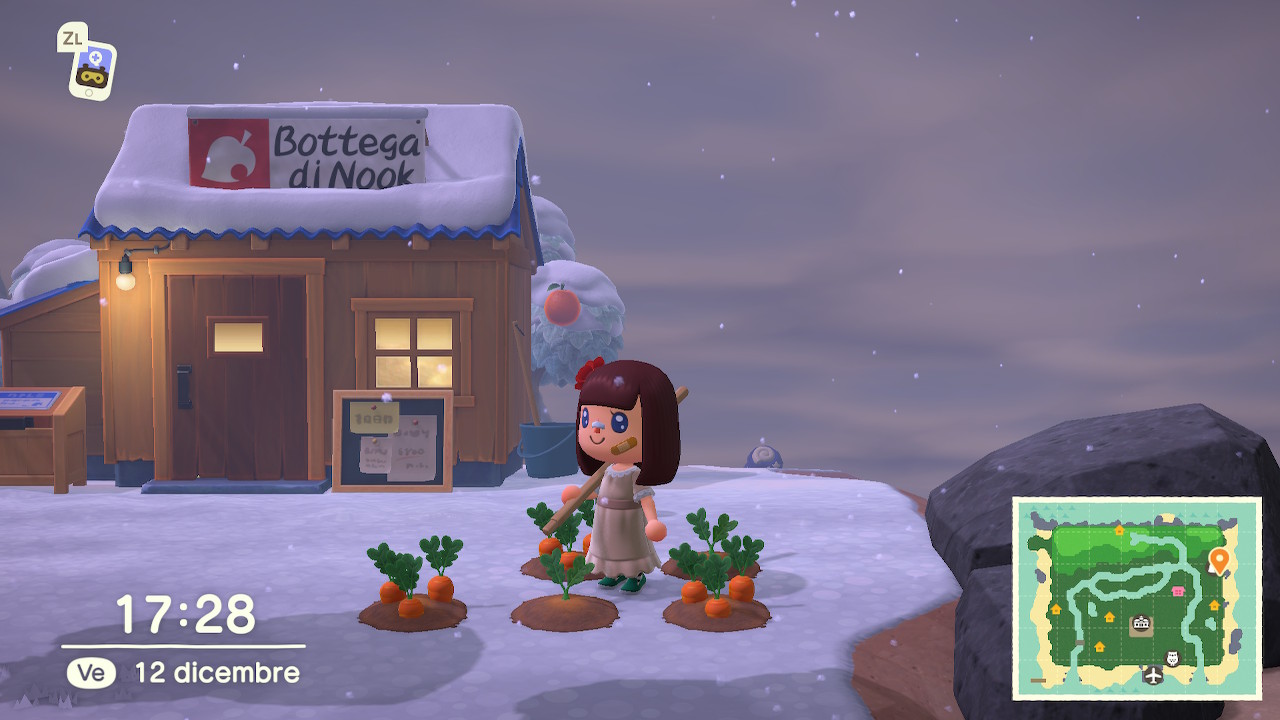The width and height of the screenshot is (1280, 720).
Task: Click the owl museum marker on the minimap
Action: point(1173,657)
